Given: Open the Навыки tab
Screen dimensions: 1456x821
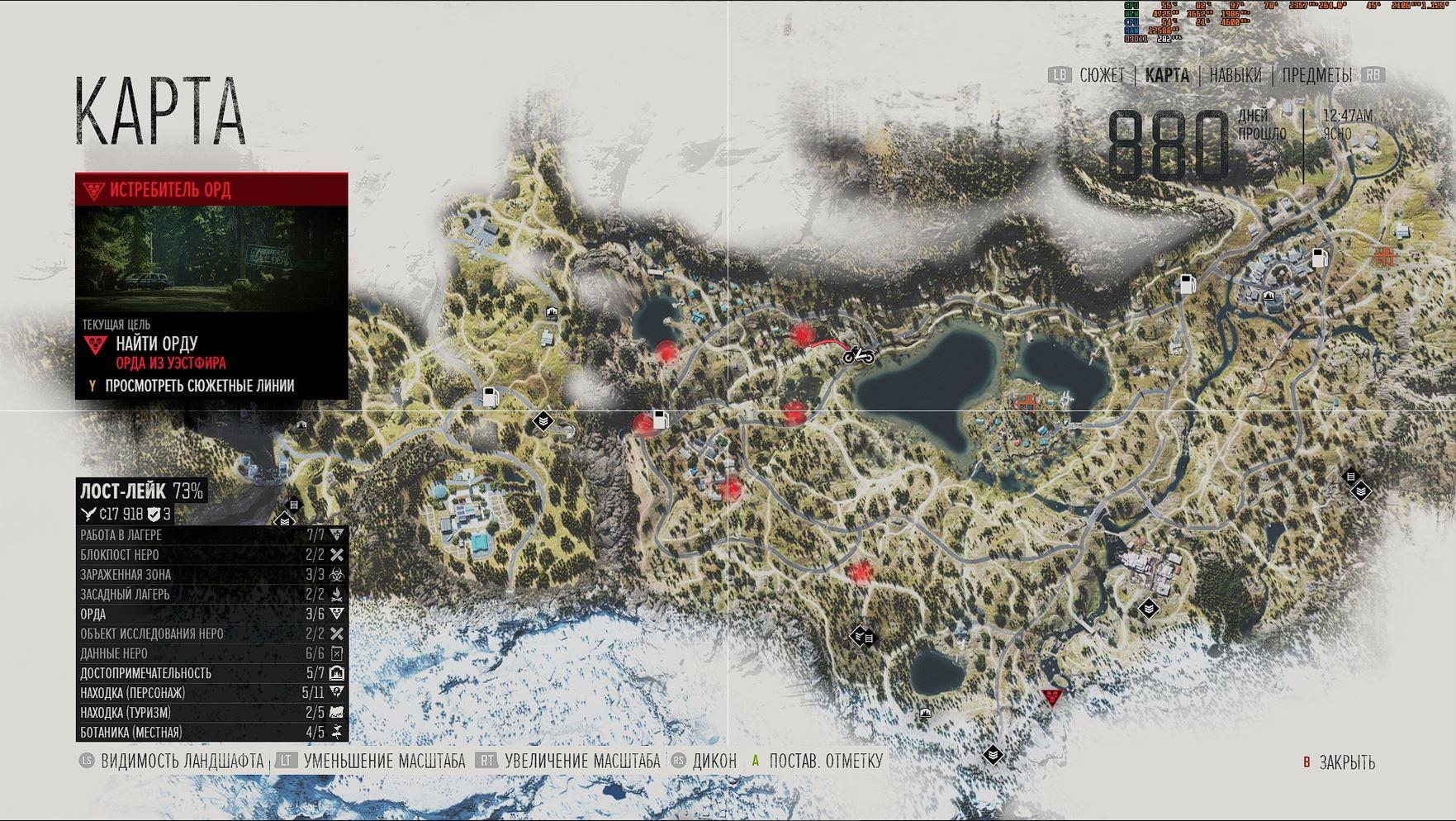Looking at the screenshot, I should point(1235,75).
